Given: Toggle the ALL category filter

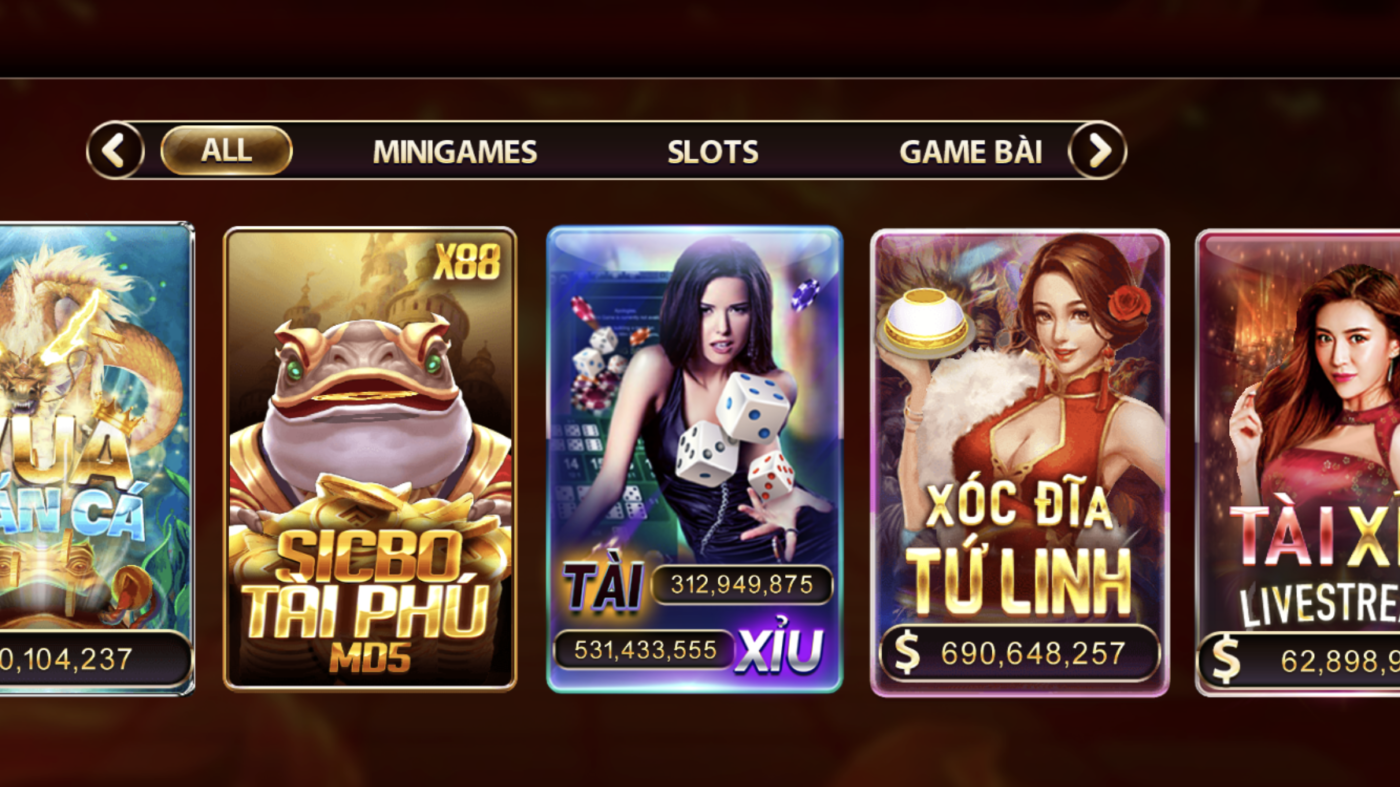Looking at the screenshot, I should pyautogui.click(x=227, y=150).
